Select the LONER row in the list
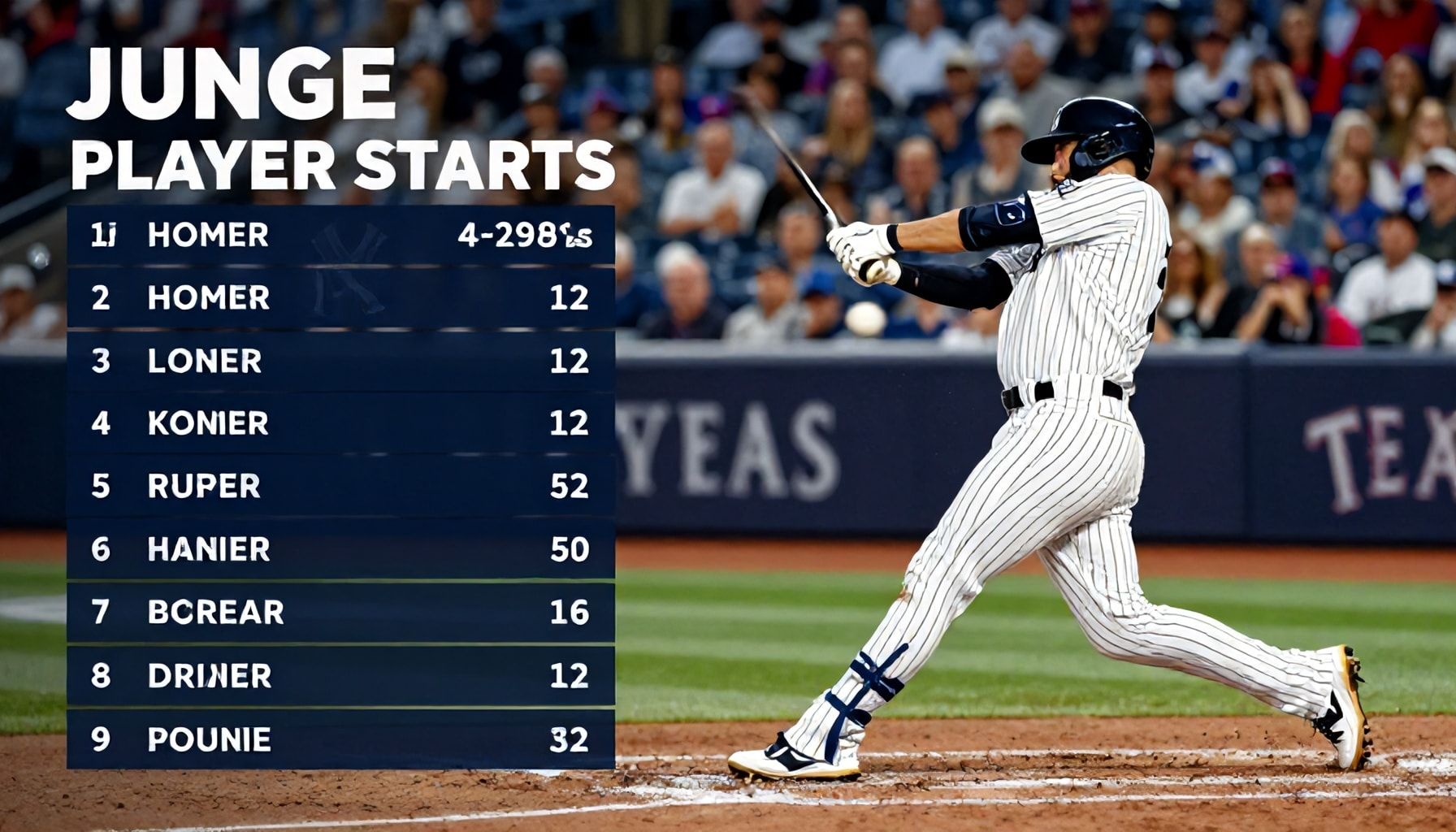 (340, 361)
